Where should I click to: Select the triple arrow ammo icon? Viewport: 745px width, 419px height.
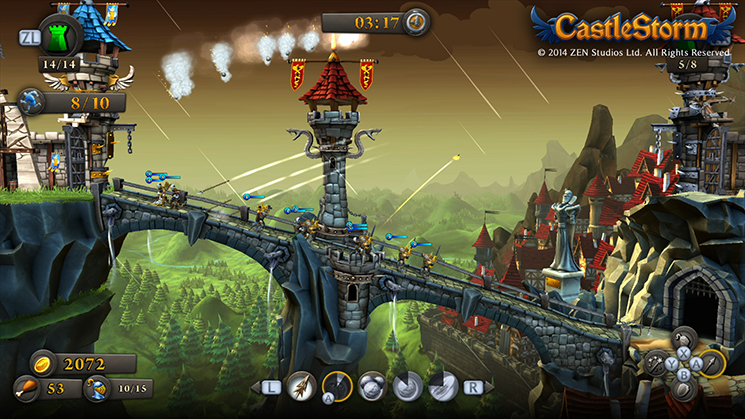300,386
